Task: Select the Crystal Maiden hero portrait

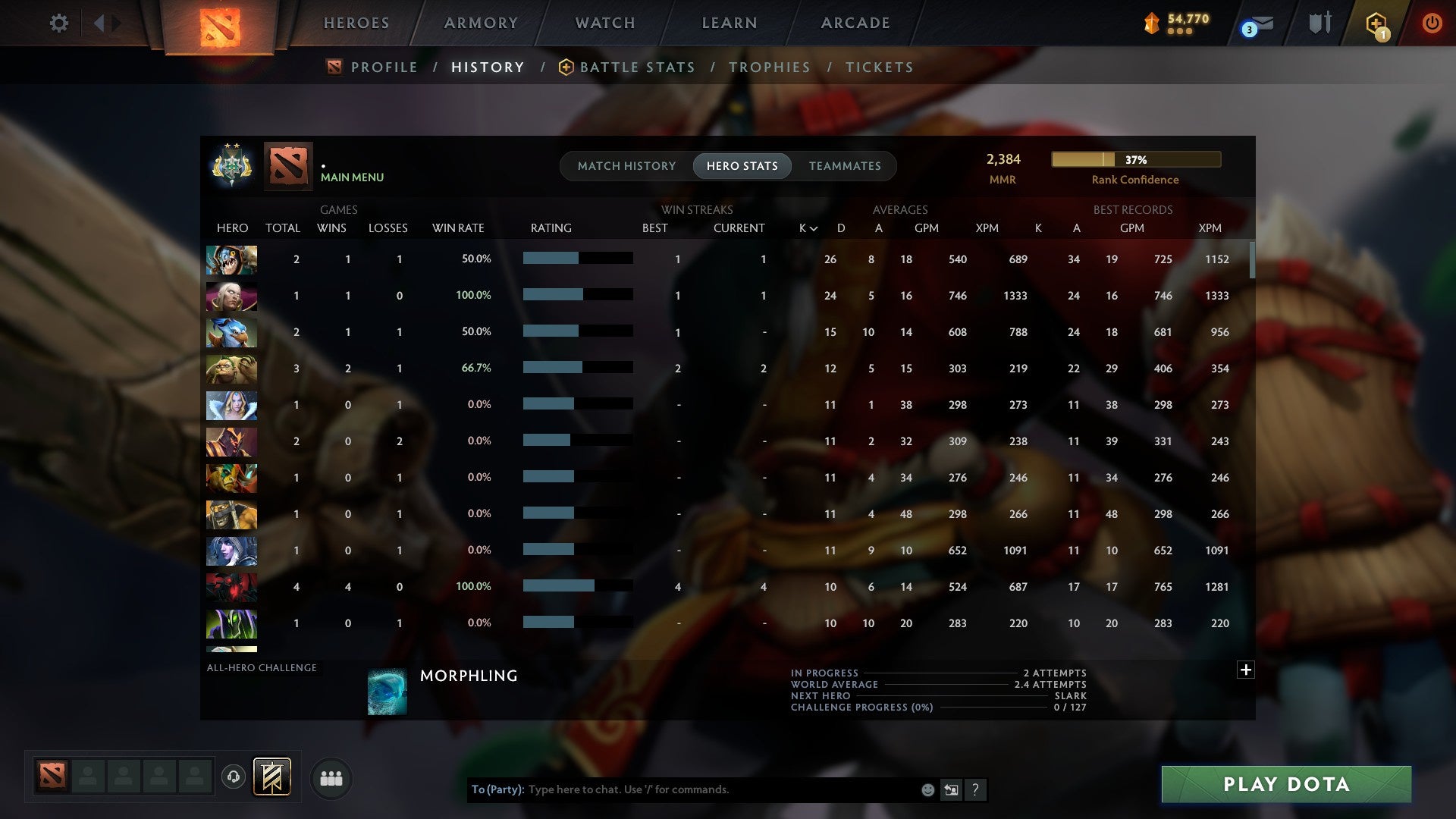Action: point(231,405)
